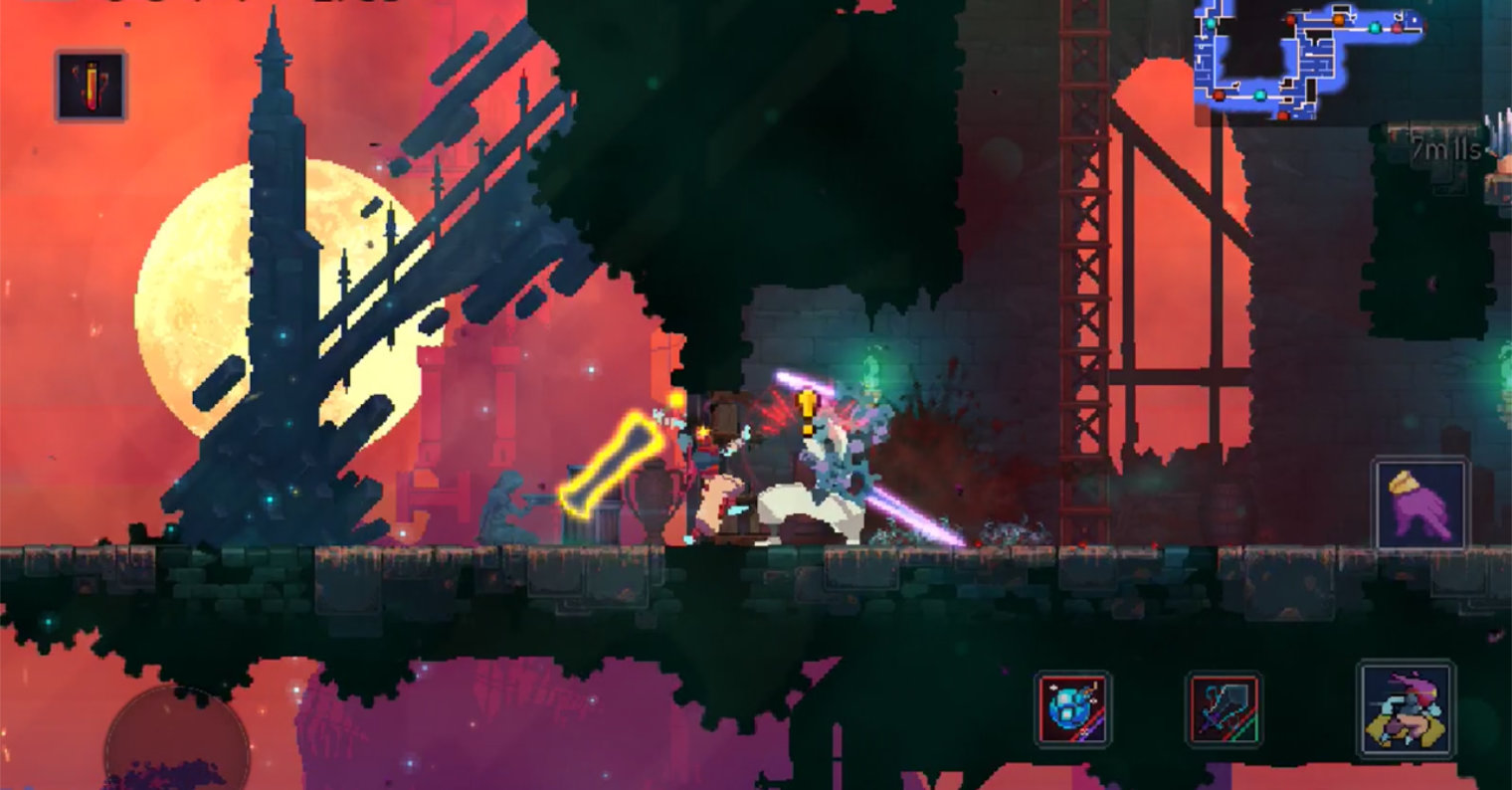Open the level minimap
1512x790 pixels.
coord(1309,62)
